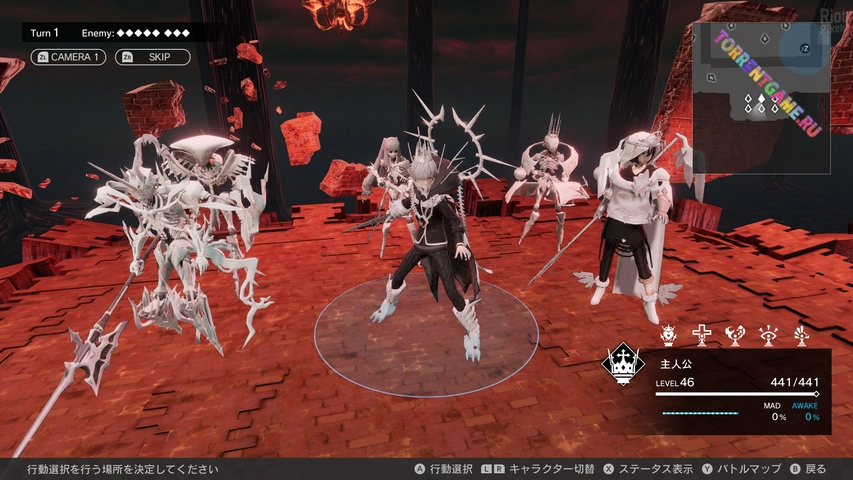Click the fan-shaped wing status icon
This screenshot has height=480, width=853.
click(801, 335)
